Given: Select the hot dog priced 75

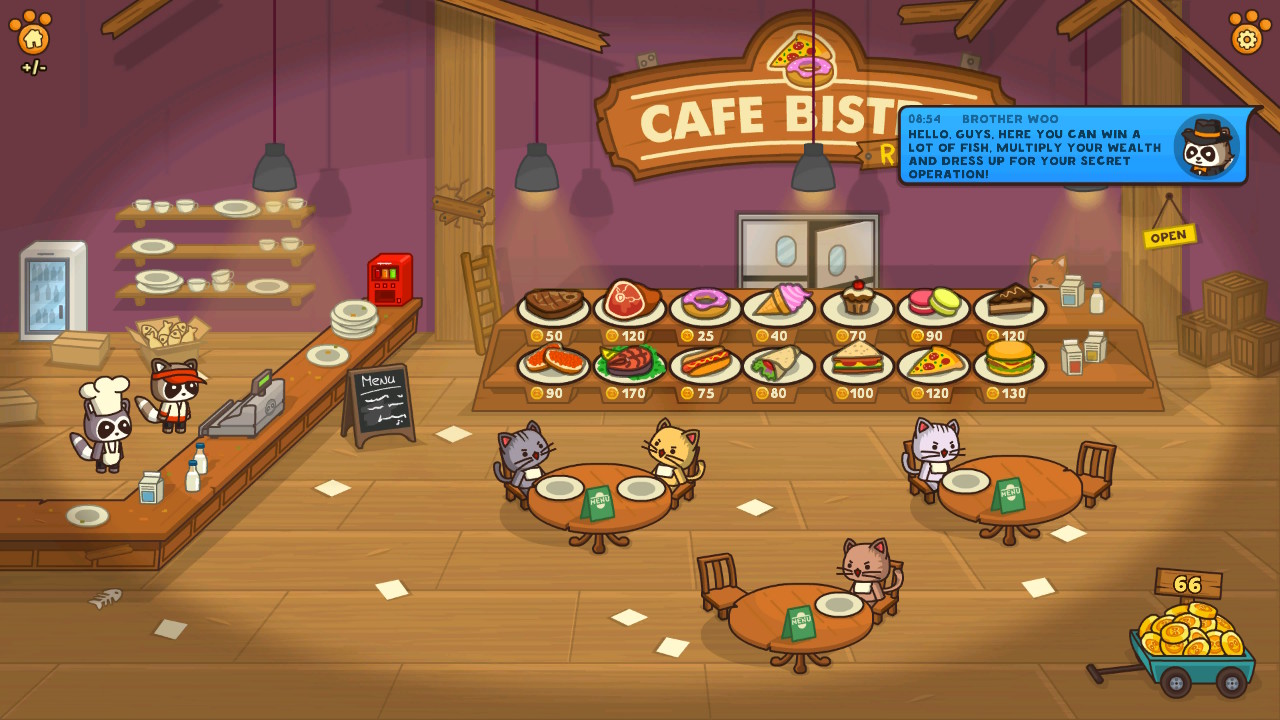Looking at the screenshot, I should 703,363.
